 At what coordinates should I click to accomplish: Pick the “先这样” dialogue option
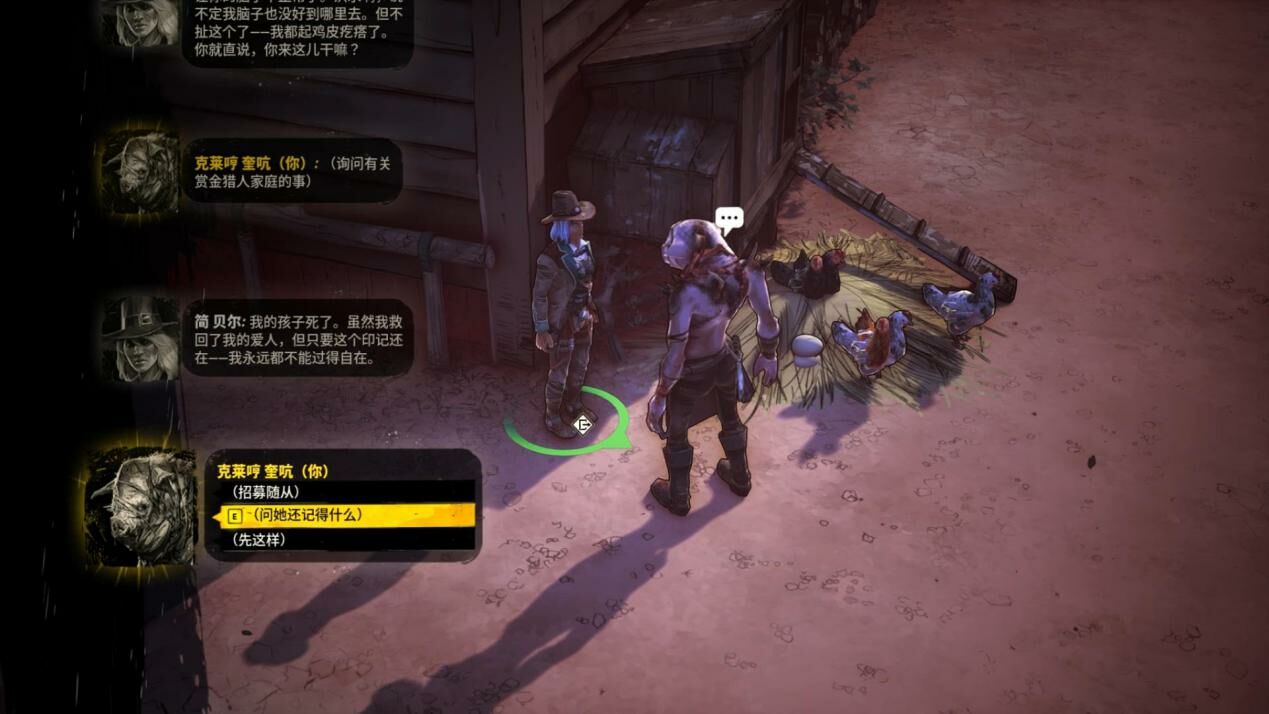pyautogui.click(x=259, y=539)
